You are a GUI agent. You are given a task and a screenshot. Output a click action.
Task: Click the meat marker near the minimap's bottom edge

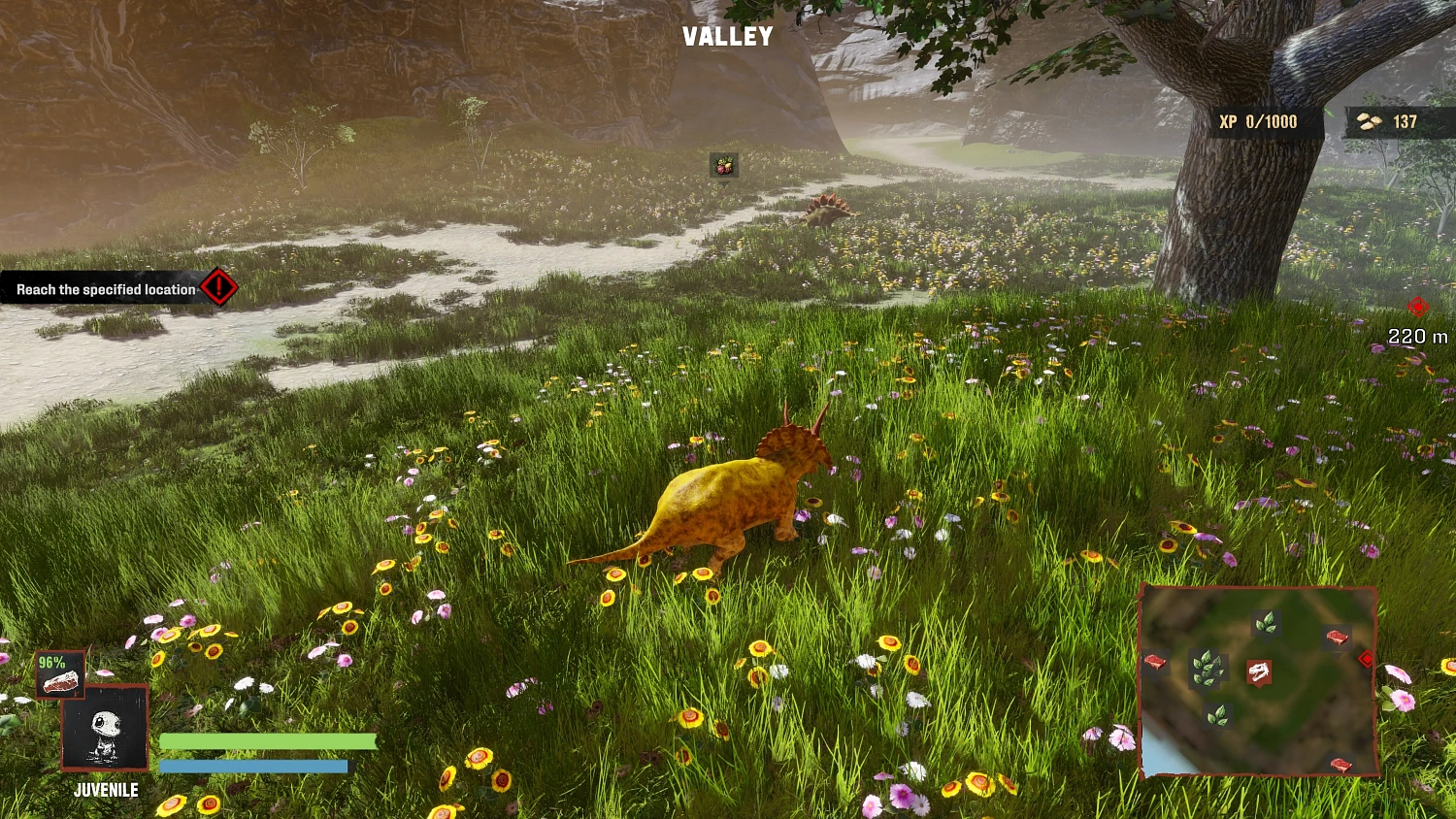[1340, 763]
